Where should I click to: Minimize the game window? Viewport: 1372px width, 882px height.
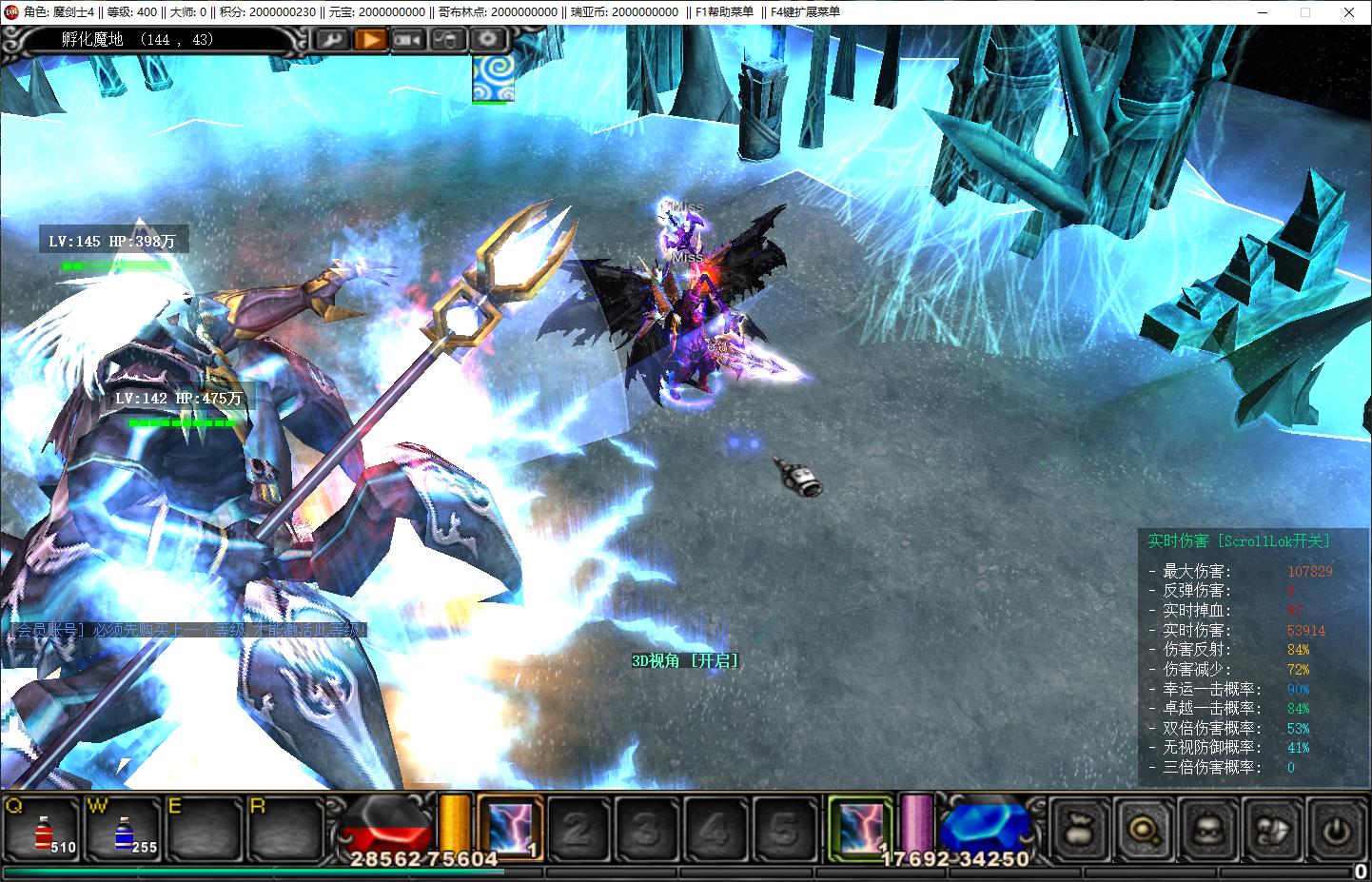coord(1263,12)
